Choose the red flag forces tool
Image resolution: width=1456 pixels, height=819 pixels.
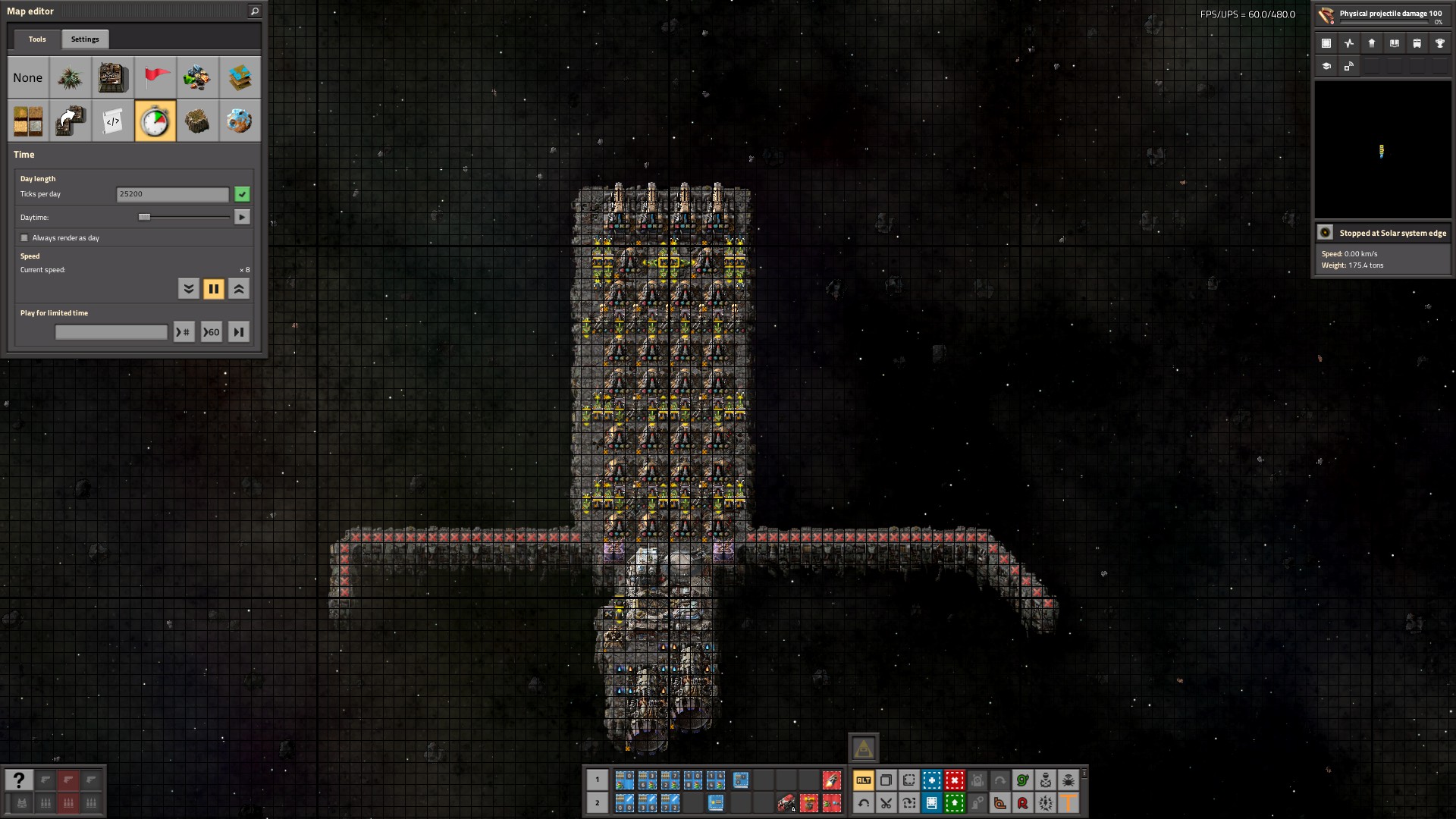[155, 78]
